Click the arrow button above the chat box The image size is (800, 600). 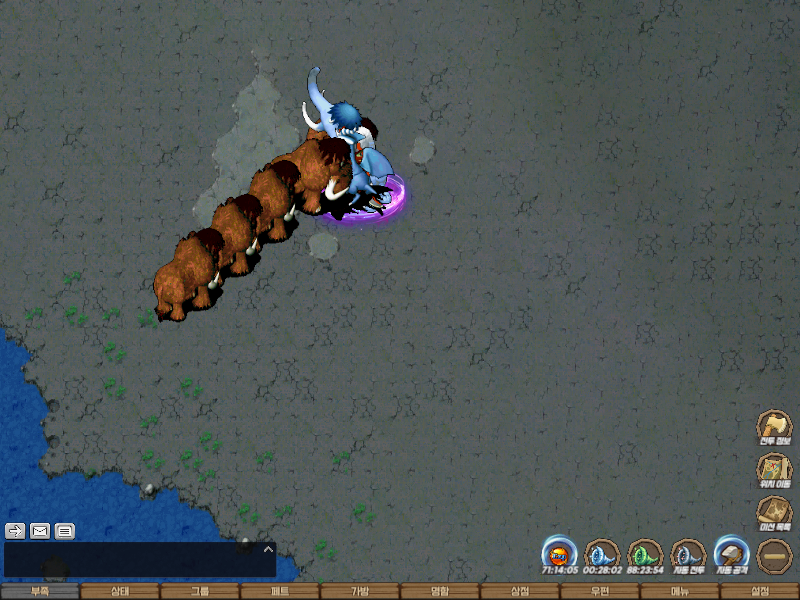click(x=15, y=531)
